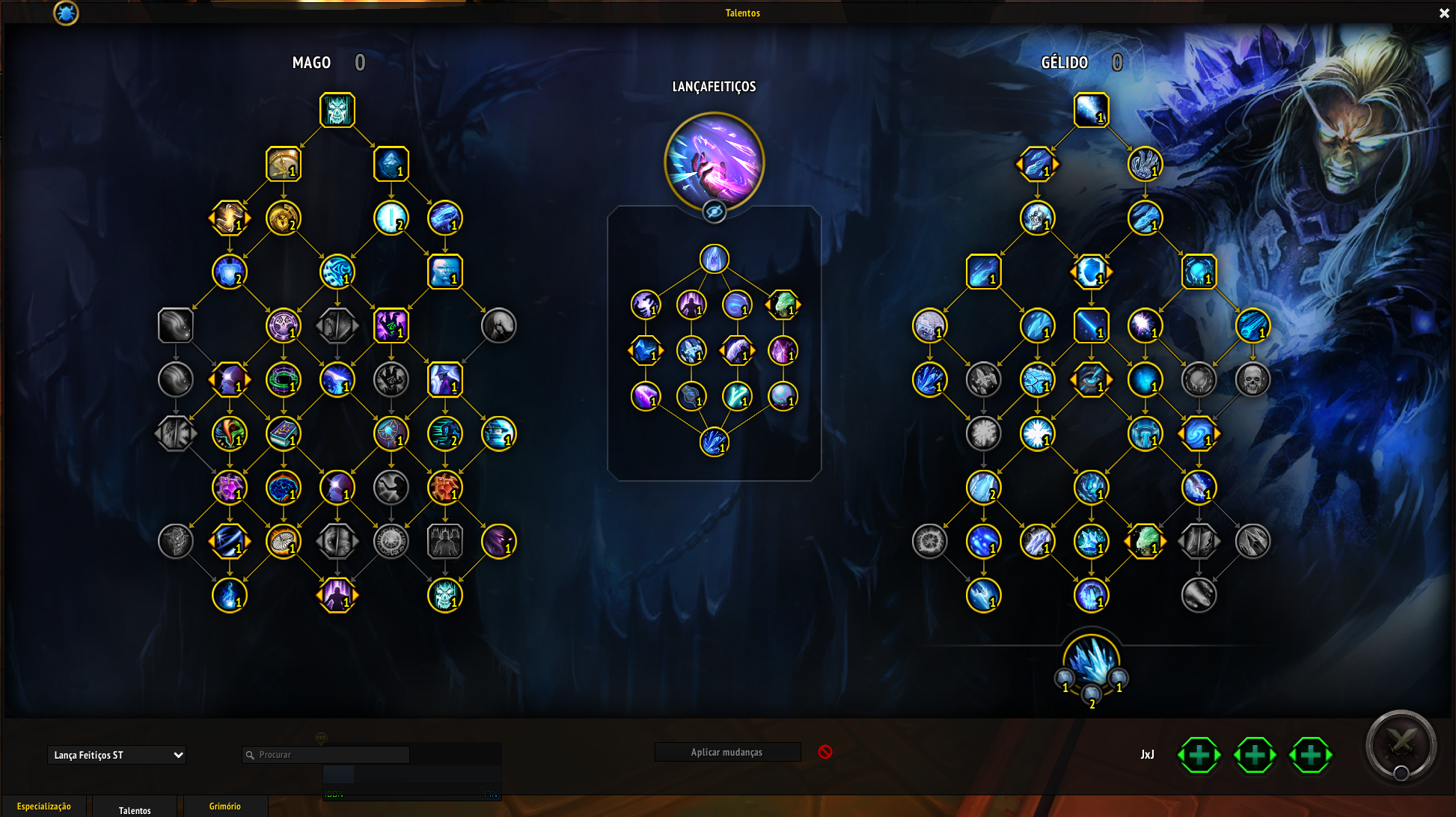Select the frost skull talent in Gélido tree

click(1037, 218)
